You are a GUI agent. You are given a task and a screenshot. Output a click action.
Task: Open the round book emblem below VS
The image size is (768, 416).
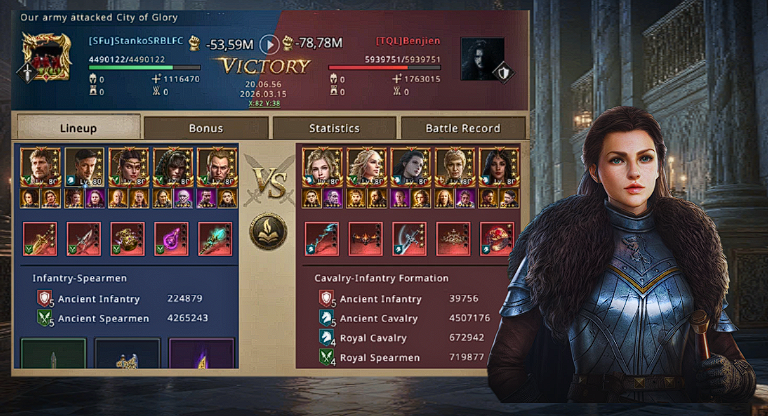pyautogui.click(x=268, y=231)
